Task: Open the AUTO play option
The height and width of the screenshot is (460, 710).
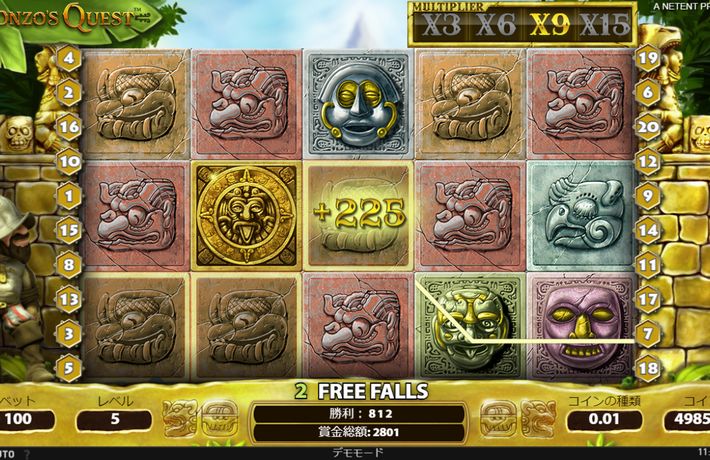Action: pos(10,453)
